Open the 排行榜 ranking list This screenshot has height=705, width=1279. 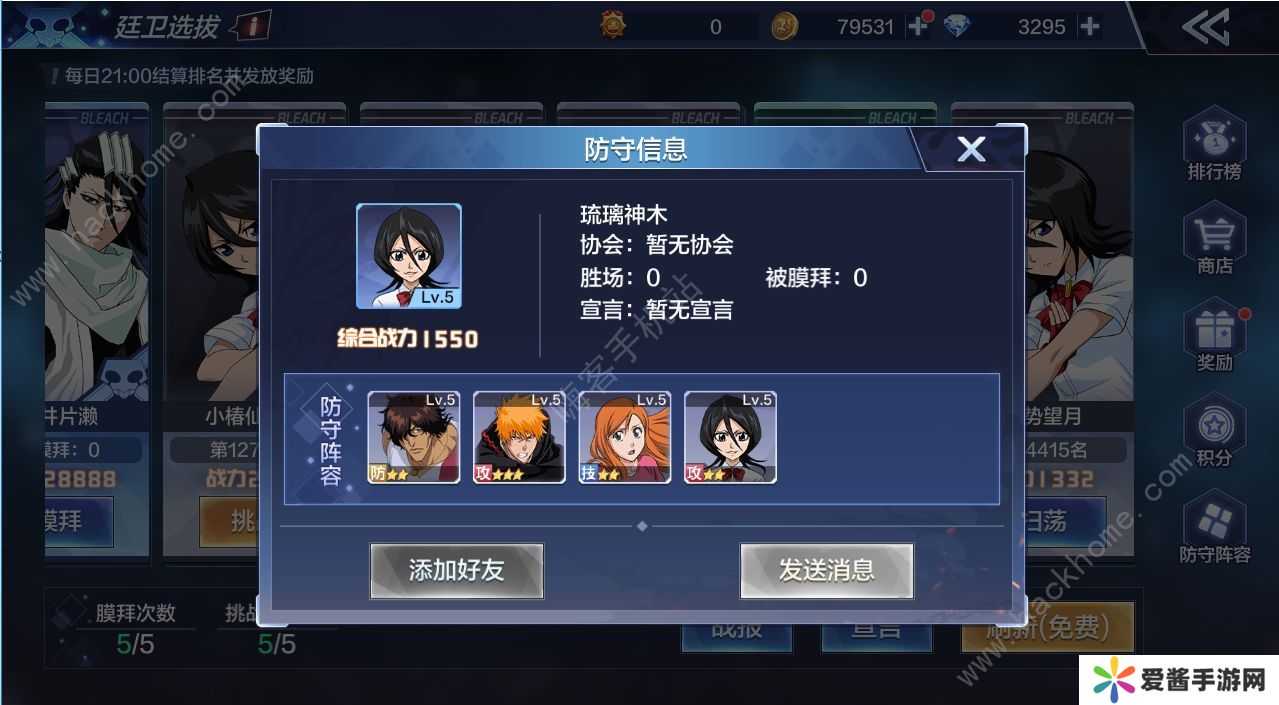1214,146
